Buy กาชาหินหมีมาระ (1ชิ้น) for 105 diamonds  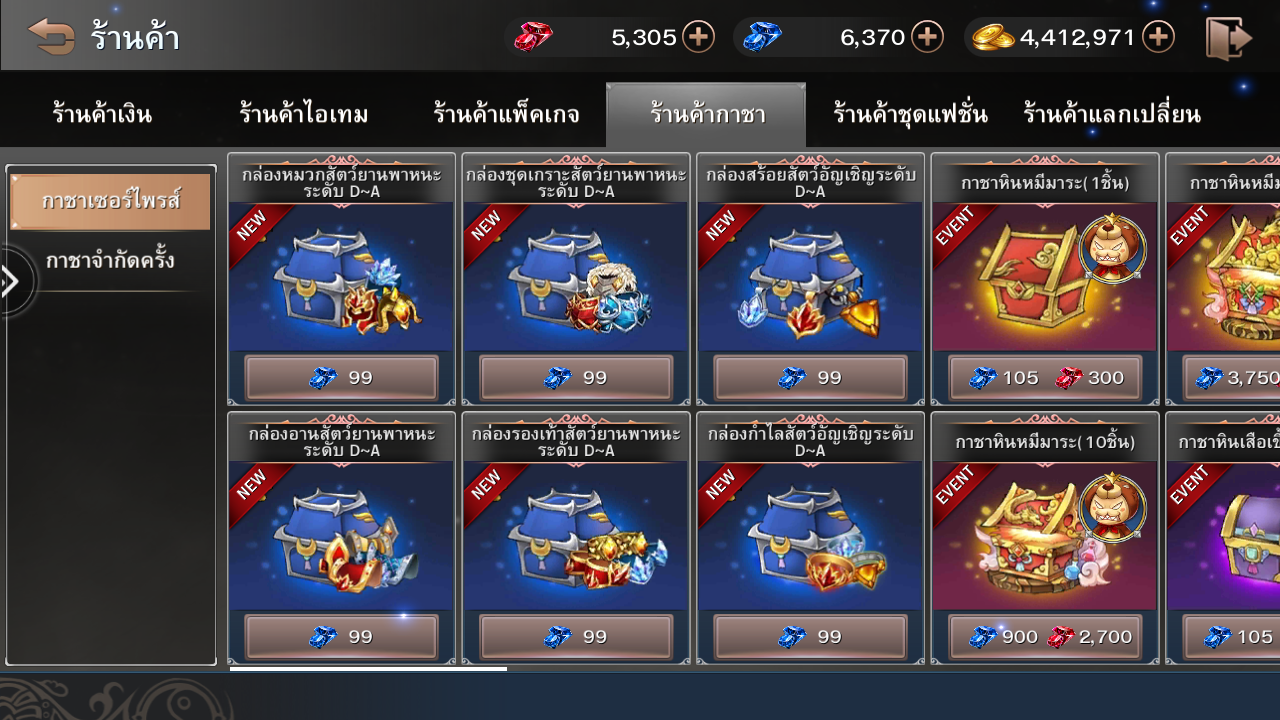coord(1004,378)
